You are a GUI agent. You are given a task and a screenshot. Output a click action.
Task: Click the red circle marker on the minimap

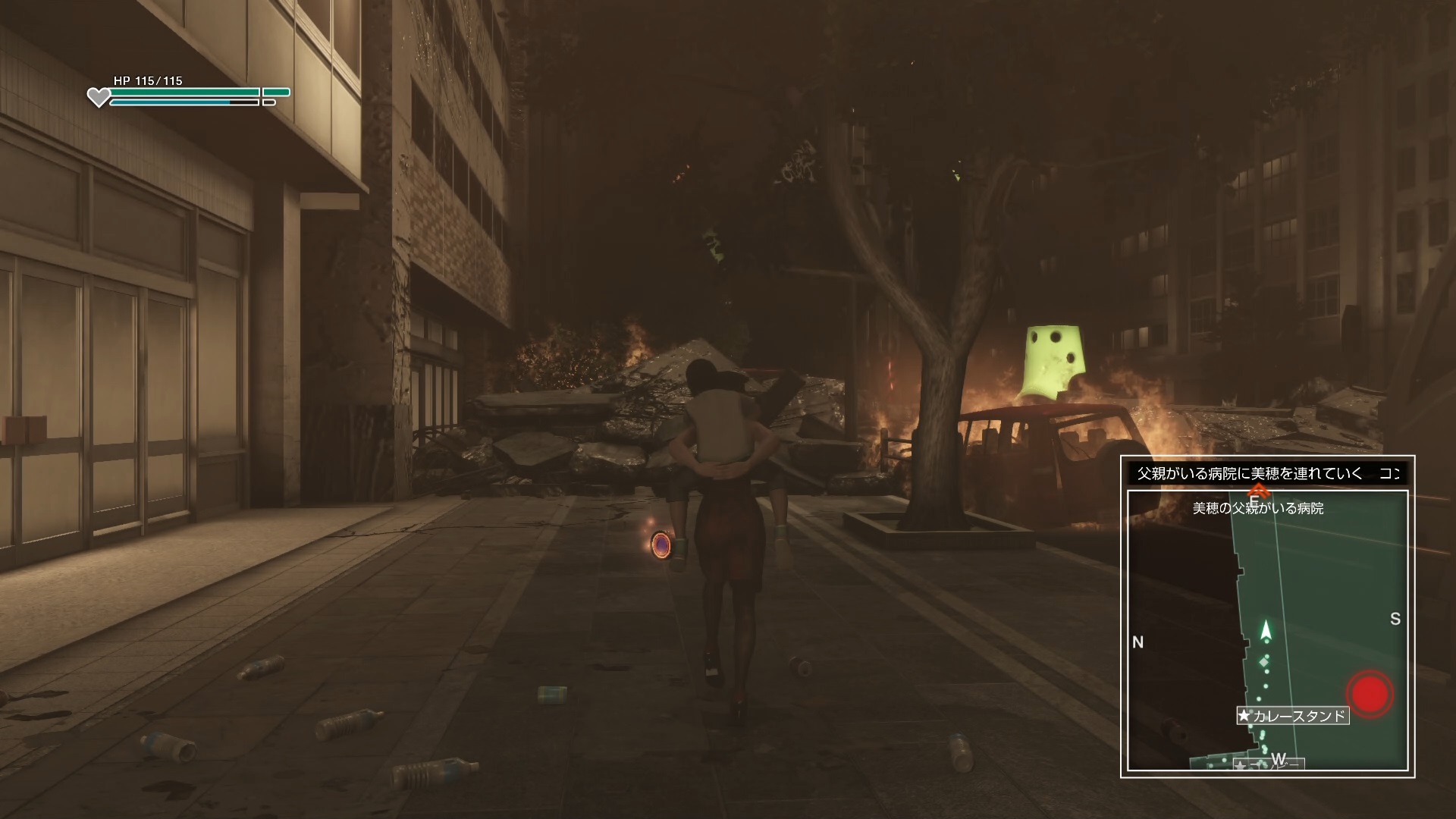point(1370,693)
